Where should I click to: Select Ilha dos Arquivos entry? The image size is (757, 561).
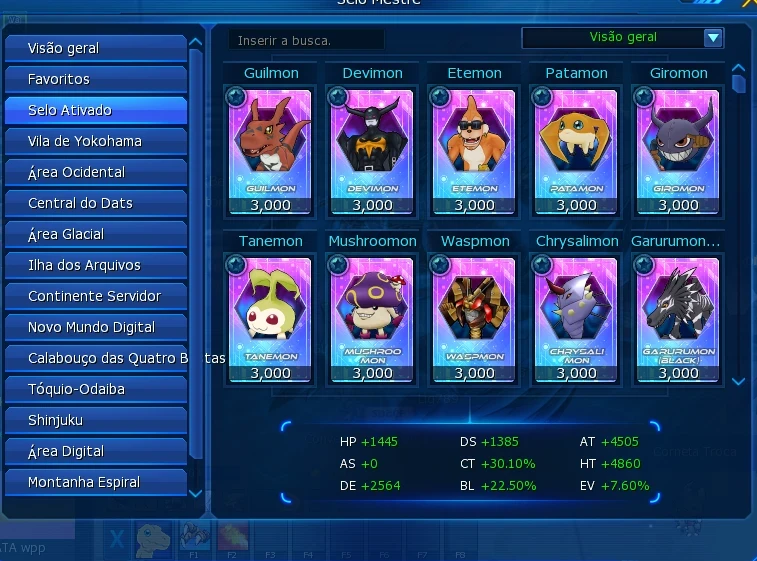95,265
